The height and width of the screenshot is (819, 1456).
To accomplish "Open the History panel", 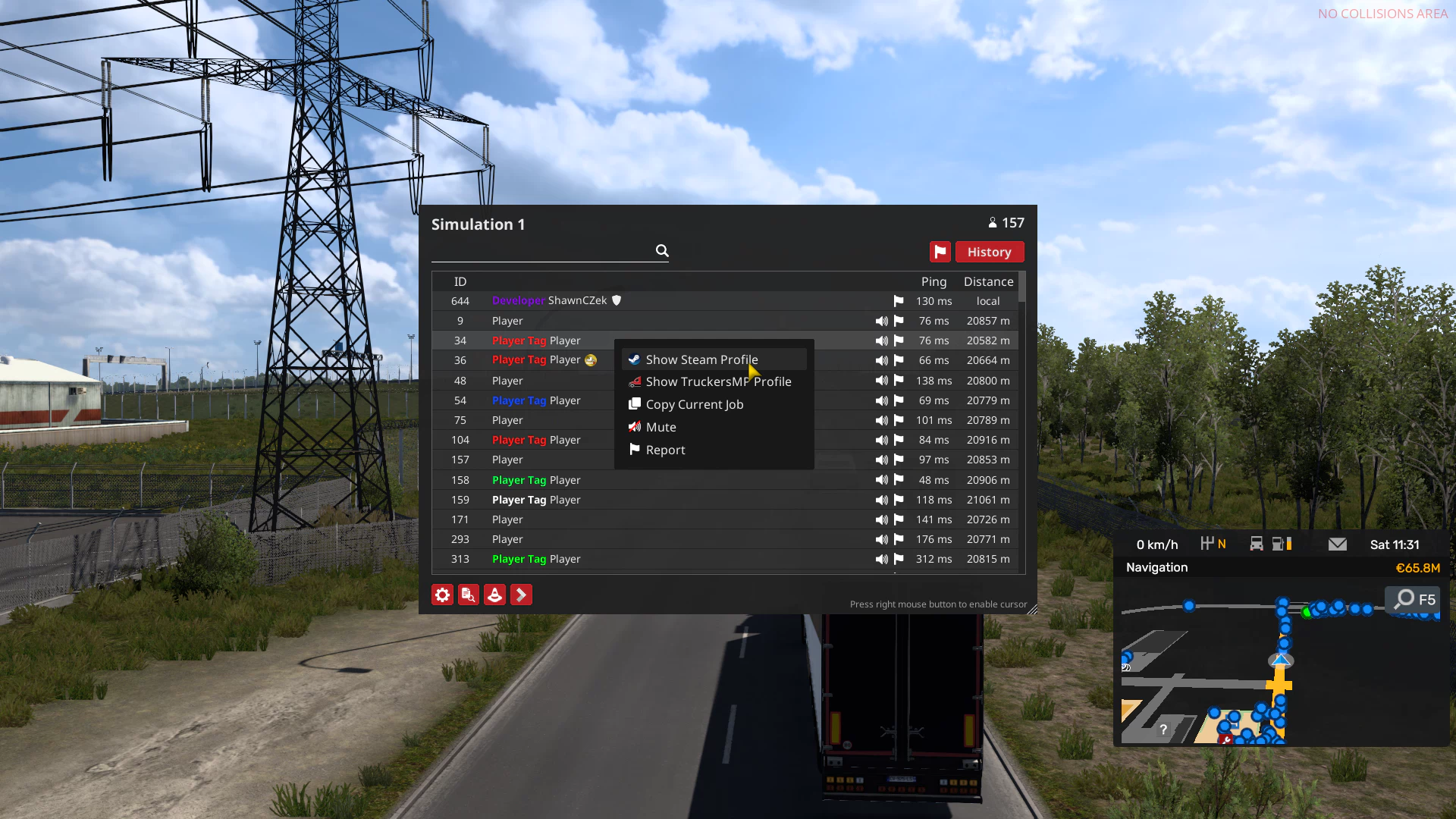I will [x=990, y=251].
